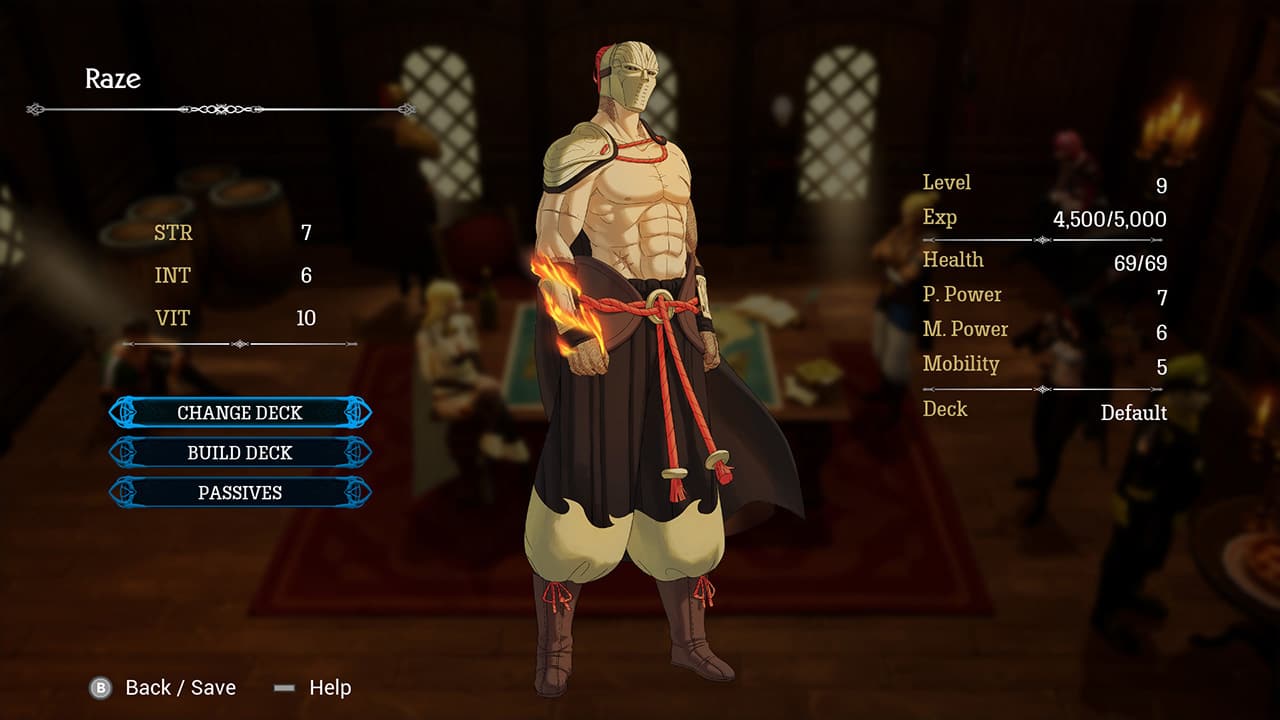The height and width of the screenshot is (720, 1280).
Task: Click the STR stat value 7
Action: click(305, 233)
